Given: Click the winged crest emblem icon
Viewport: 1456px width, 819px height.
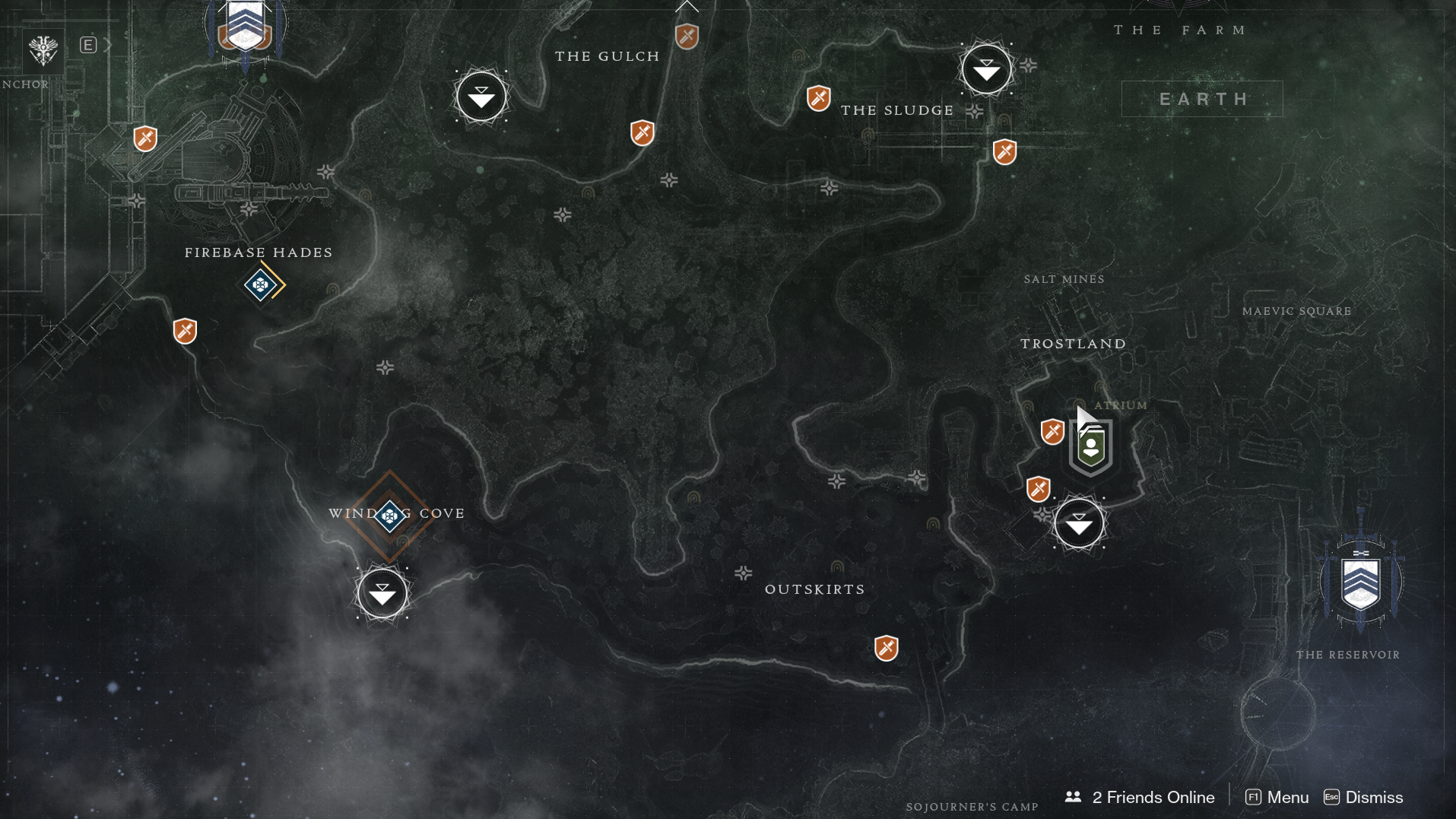Looking at the screenshot, I should click(x=43, y=50).
